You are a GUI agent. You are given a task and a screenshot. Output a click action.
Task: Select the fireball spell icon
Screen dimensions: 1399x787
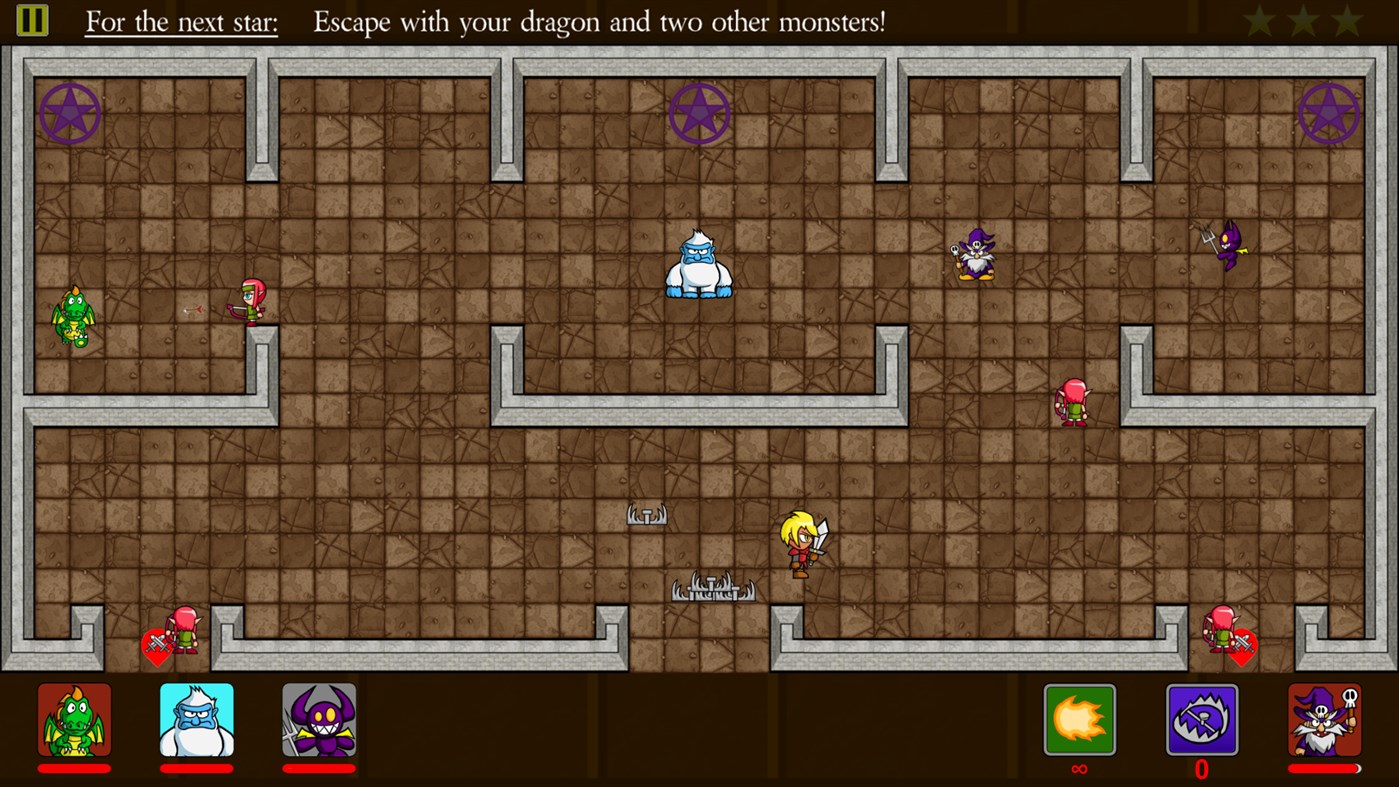click(1078, 720)
